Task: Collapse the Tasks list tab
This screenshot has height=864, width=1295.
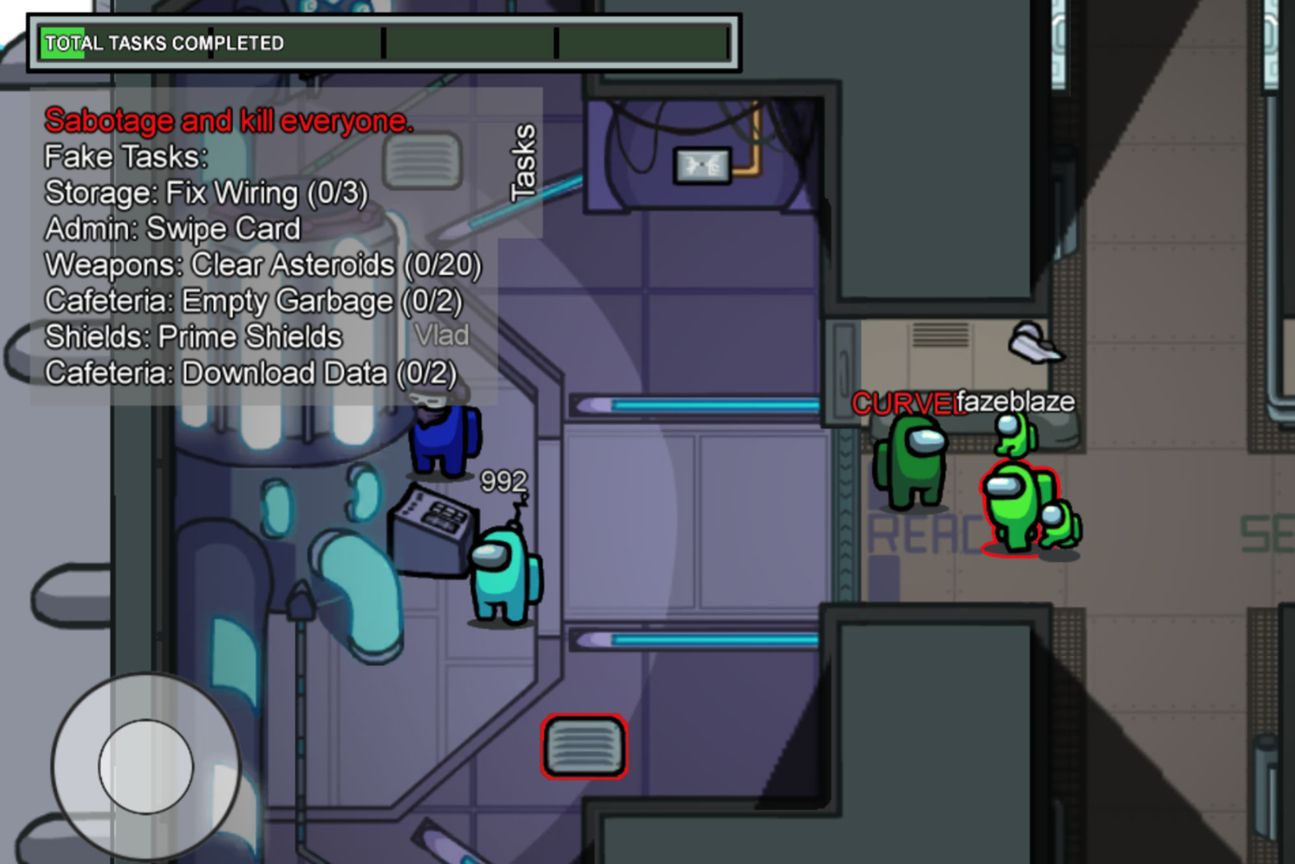Action: (x=523, y=163)
